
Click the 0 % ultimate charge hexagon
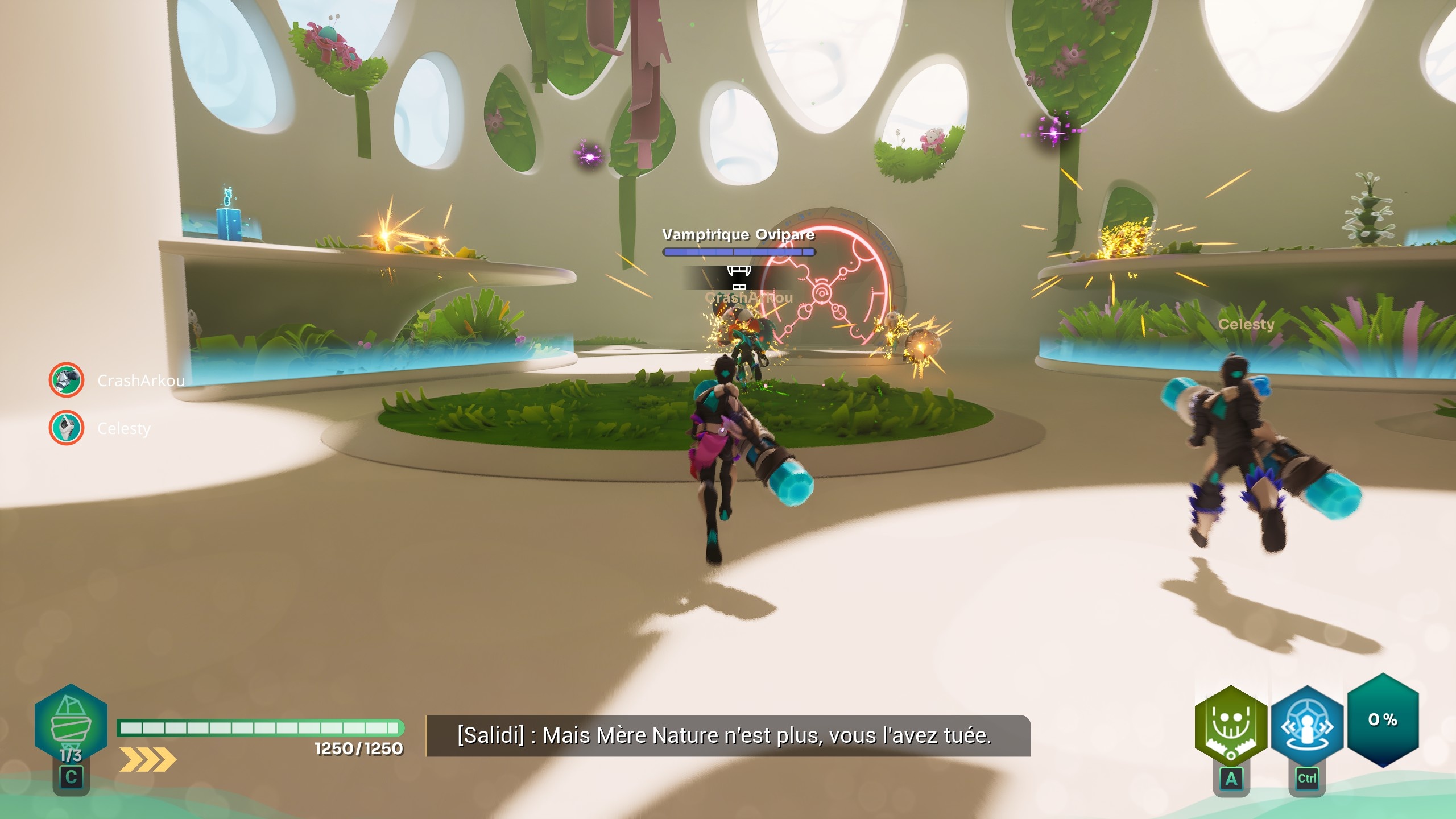point(1383,720)
